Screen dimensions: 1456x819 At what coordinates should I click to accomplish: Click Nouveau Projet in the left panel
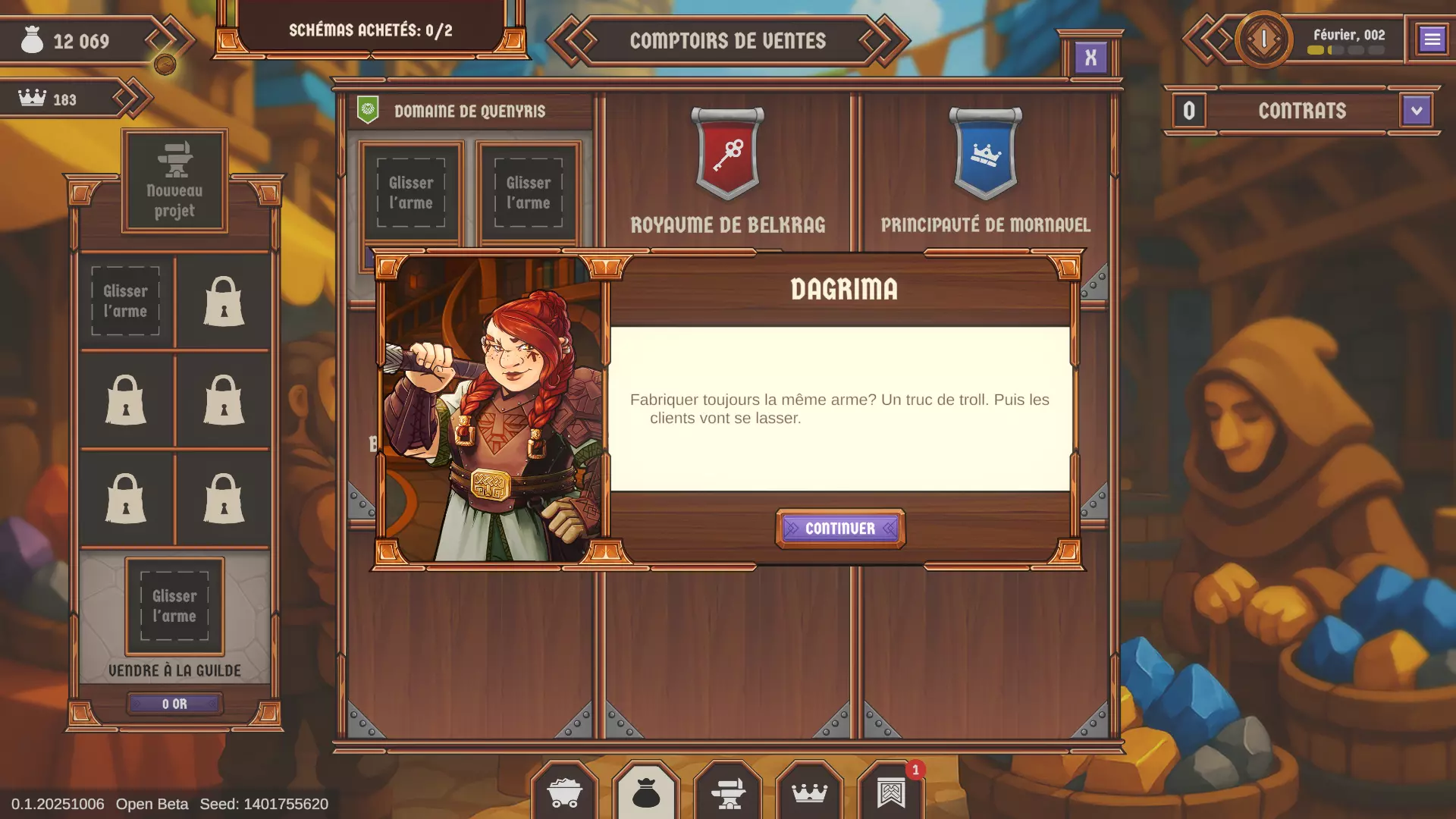coord(174,180)
